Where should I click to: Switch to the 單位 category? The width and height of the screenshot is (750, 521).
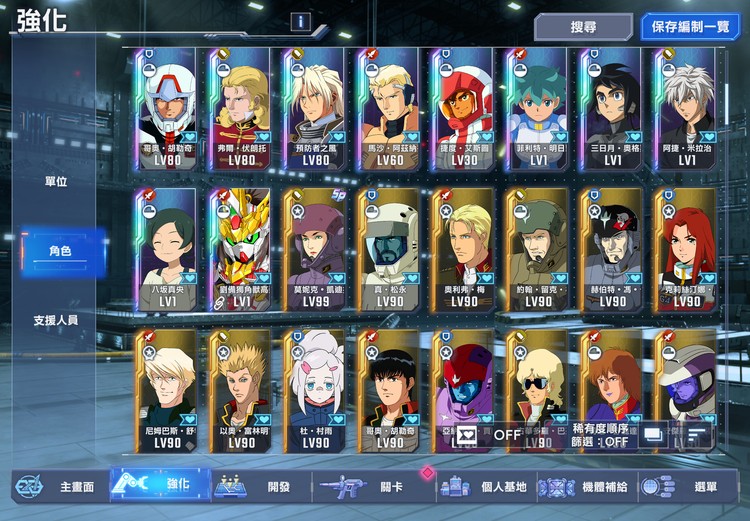56,182
